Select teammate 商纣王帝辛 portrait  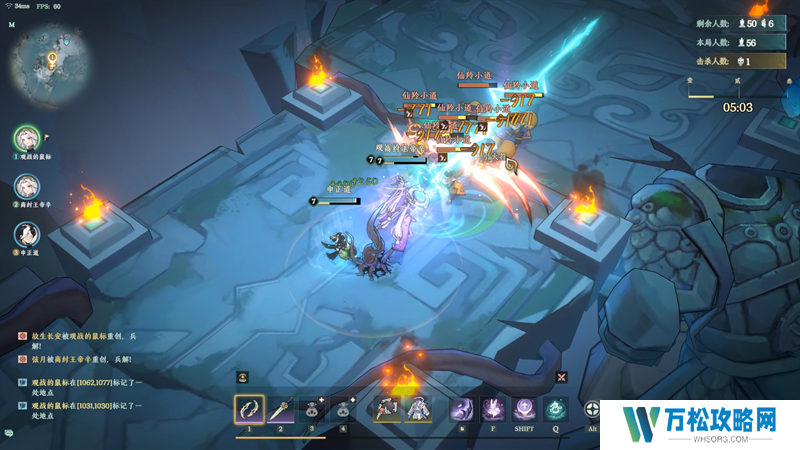[27, 187]
